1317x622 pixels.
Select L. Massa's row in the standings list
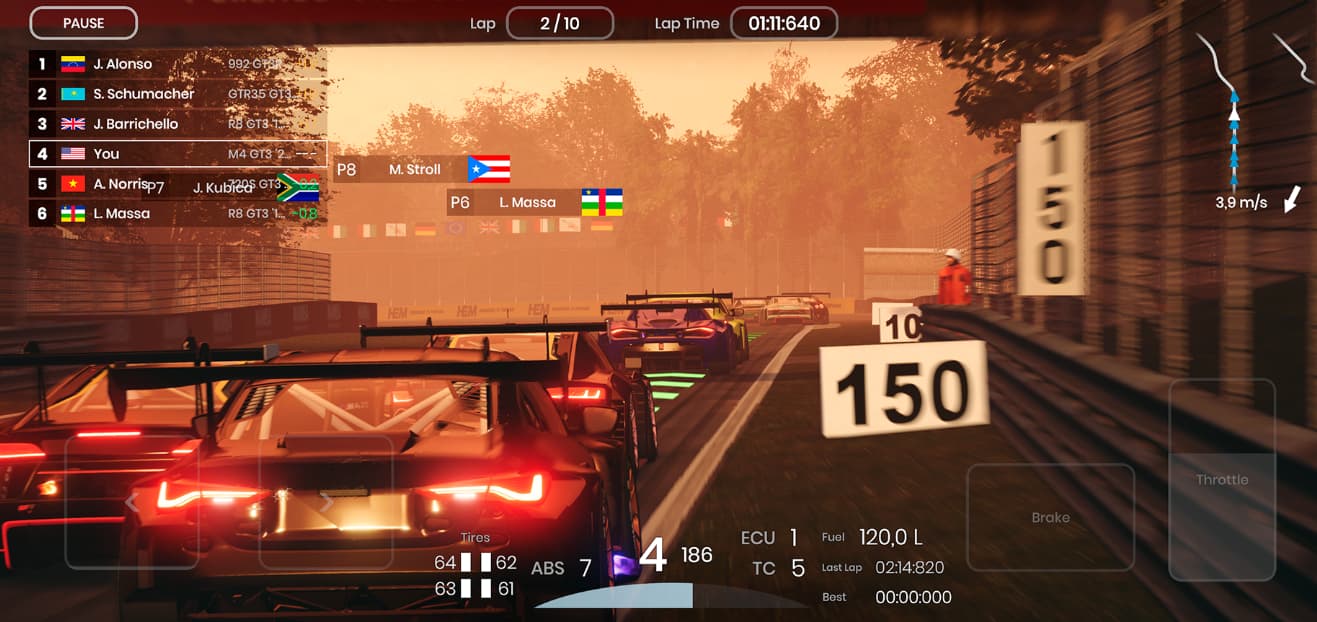pos(177,214)
